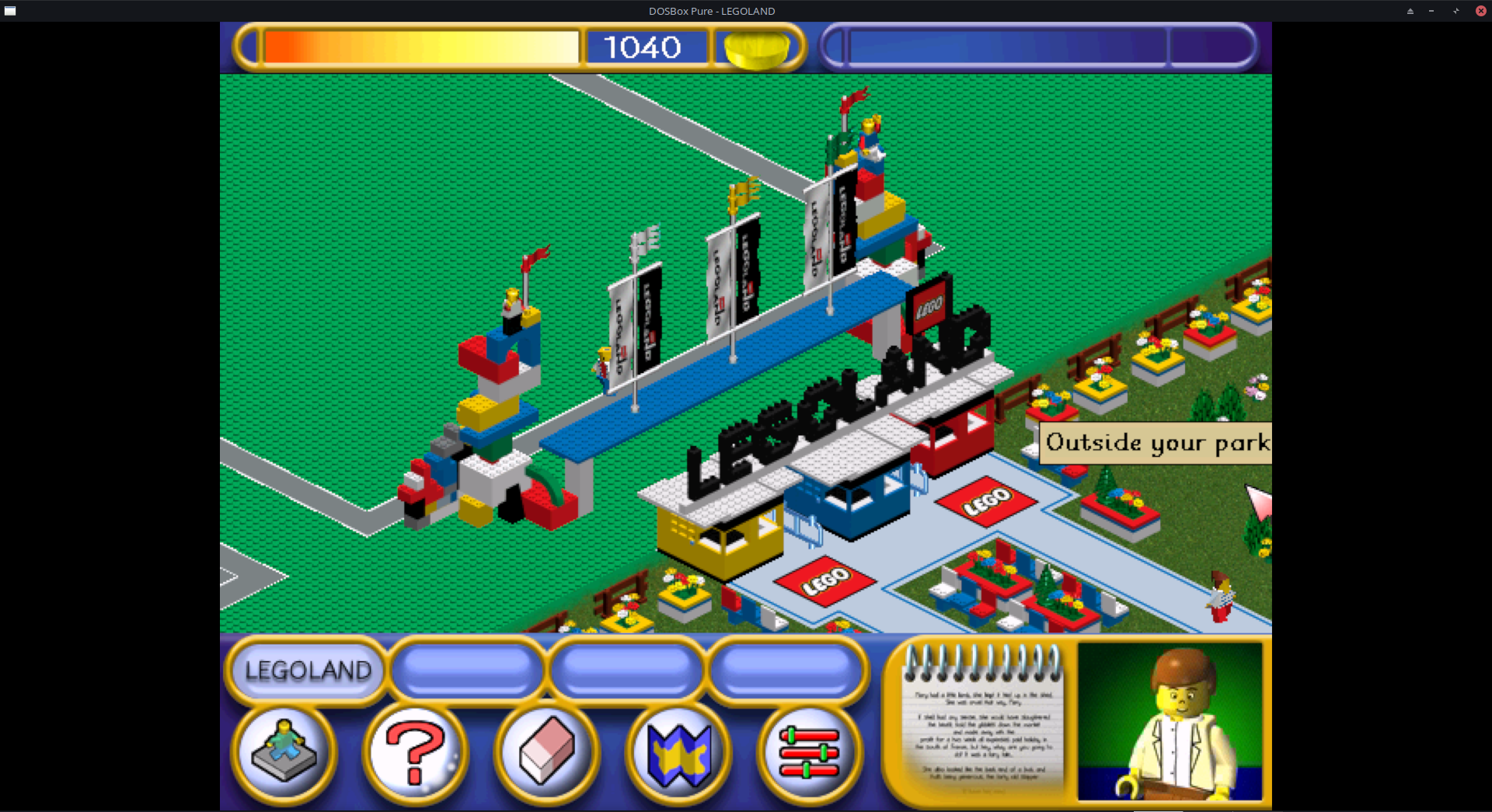
Task: Select the LEGOLAND category button
Action: coord(308,670)
